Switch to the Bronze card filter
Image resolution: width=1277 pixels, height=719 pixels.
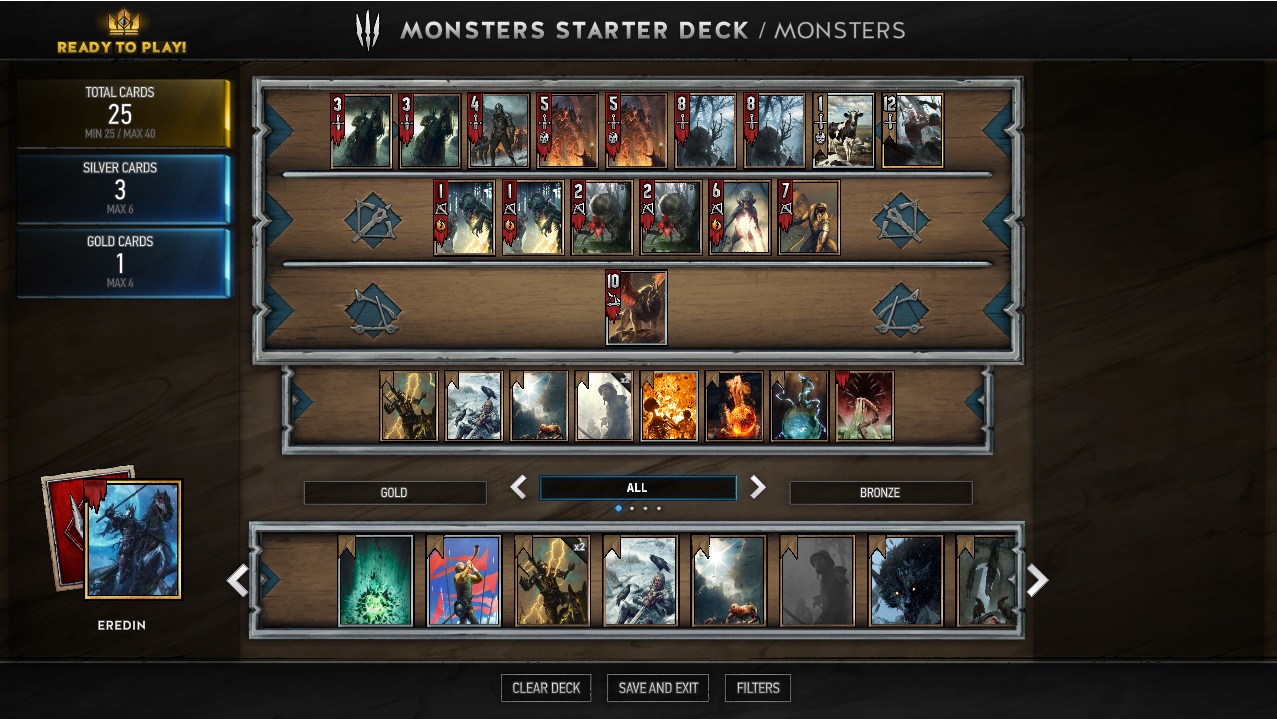coord(880,493)
